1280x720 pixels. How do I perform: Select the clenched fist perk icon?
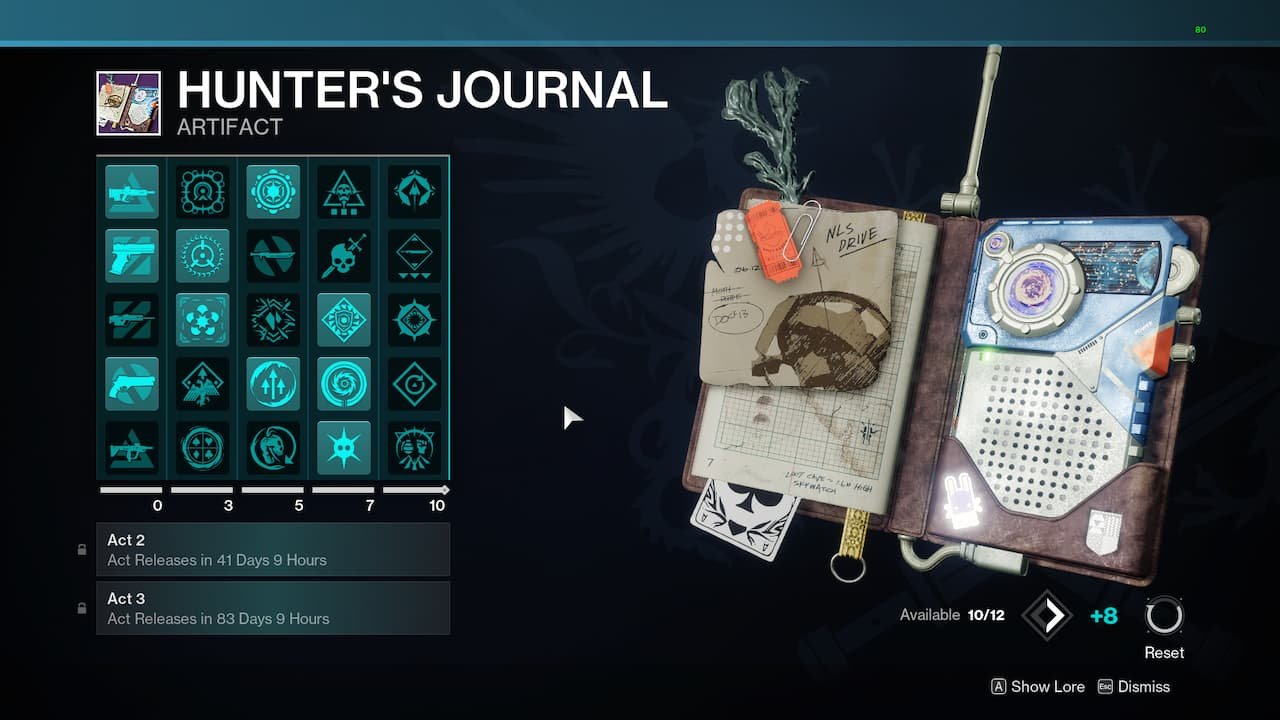[x=414, y=447]
